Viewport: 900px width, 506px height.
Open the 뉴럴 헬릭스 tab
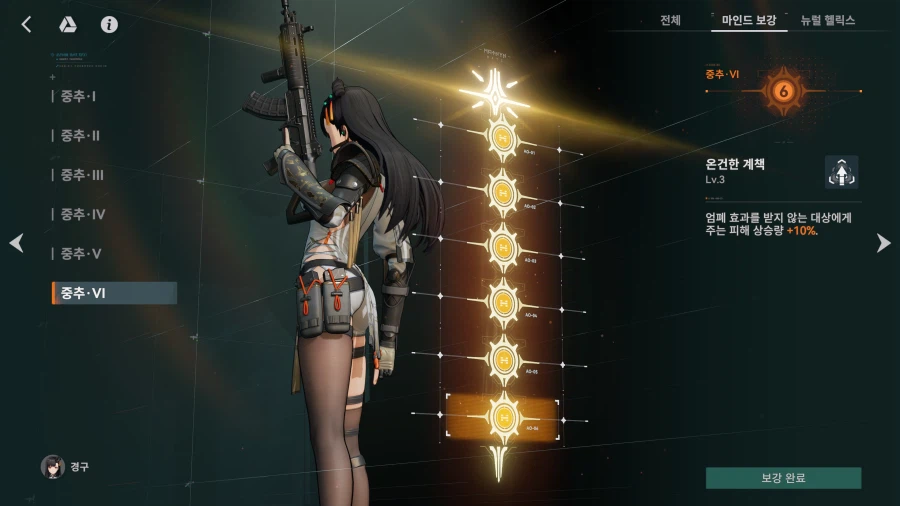click(827, 20)
